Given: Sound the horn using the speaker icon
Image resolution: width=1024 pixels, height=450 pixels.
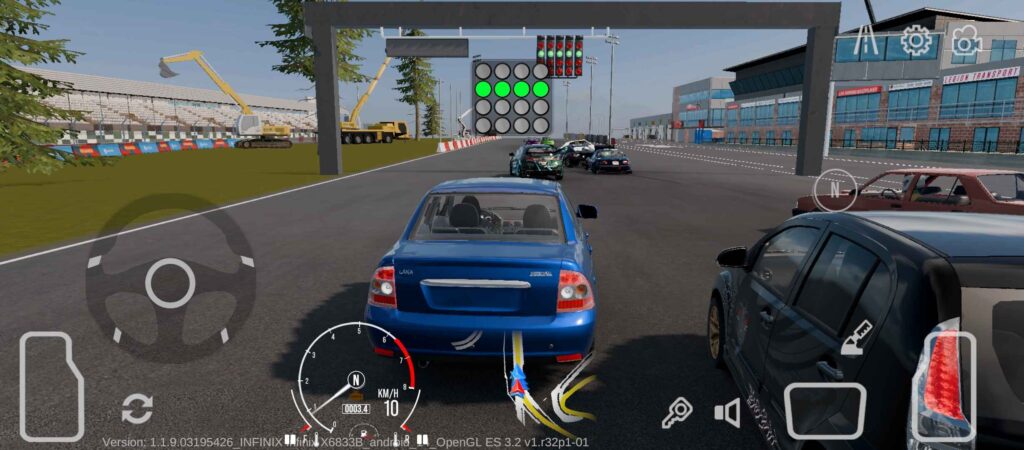Looking at the screenshot, I should click(727, 412).
